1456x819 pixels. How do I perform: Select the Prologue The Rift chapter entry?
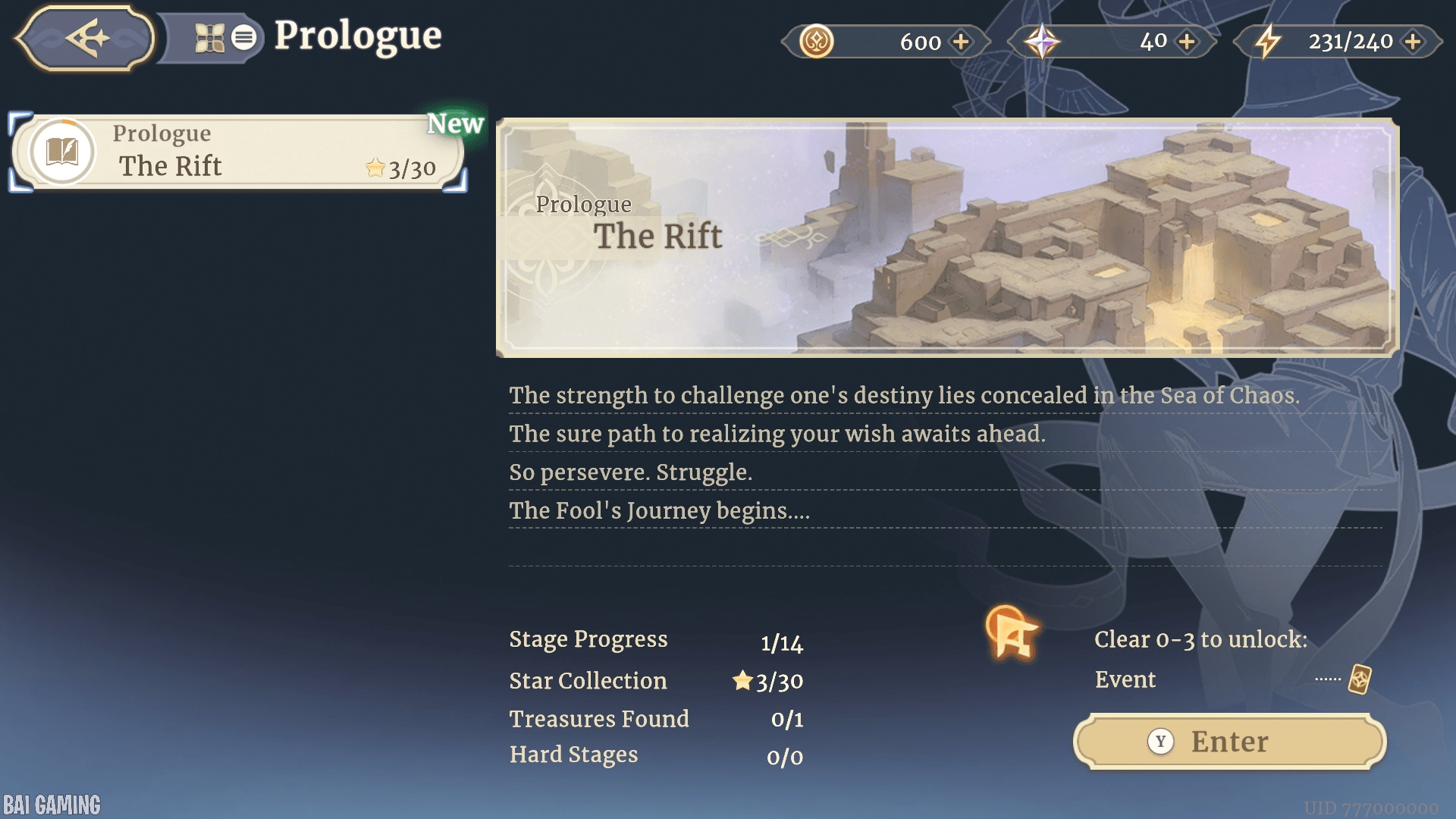[238, 152]
